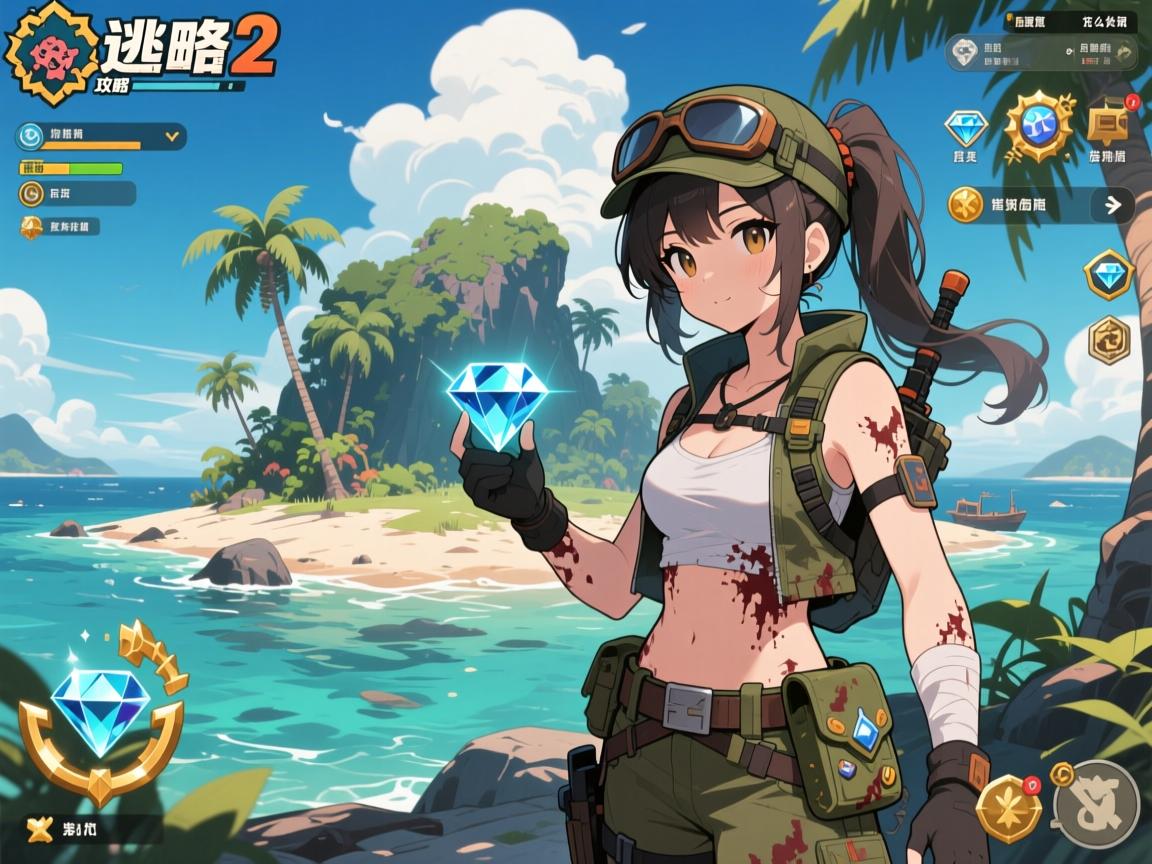1152x864 pixels.
Task: Click the blue diamond shop icon with label
Action: (966, 134)
